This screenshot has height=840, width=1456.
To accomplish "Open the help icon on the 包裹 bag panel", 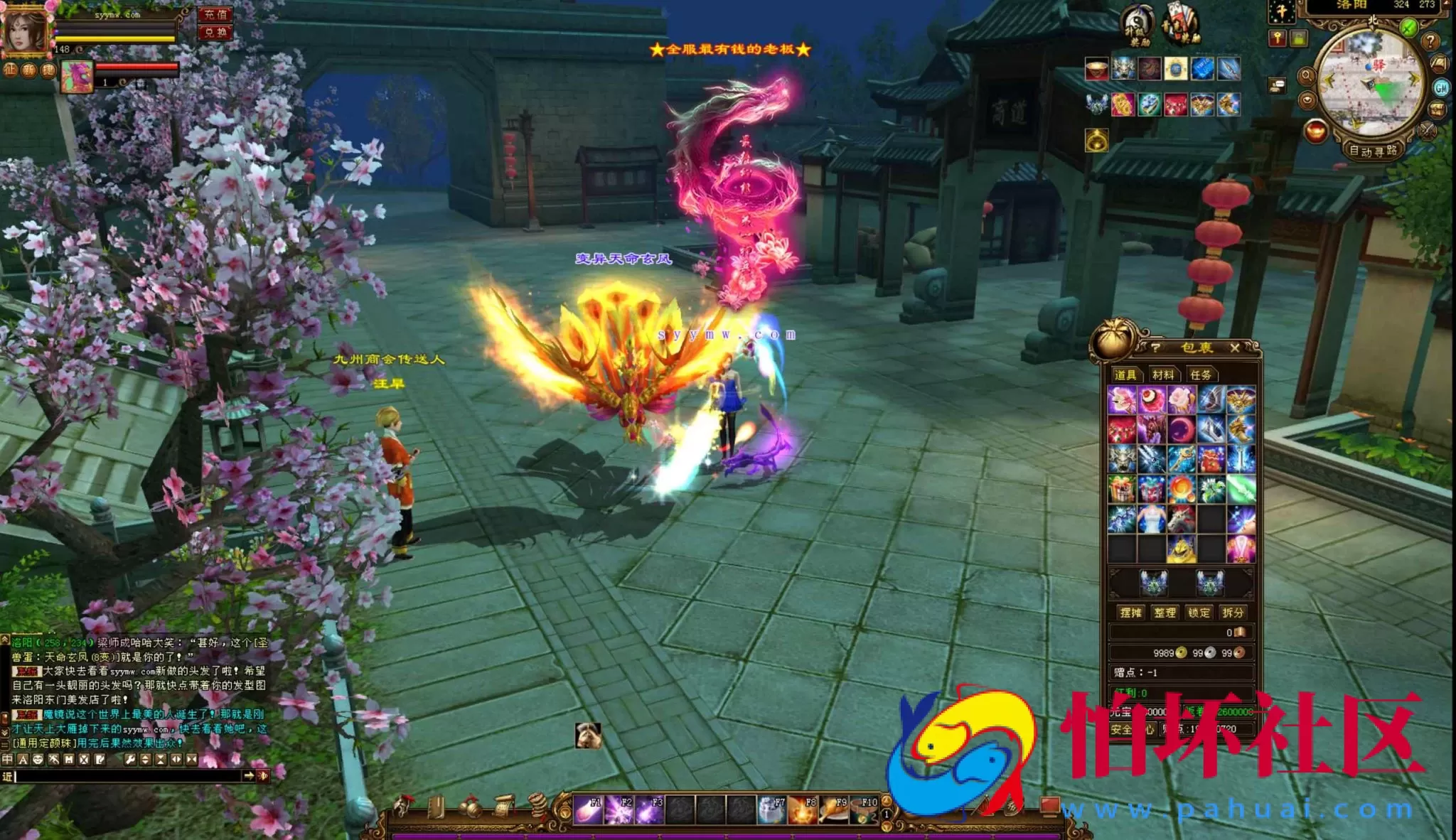I will click(1156, 348).
